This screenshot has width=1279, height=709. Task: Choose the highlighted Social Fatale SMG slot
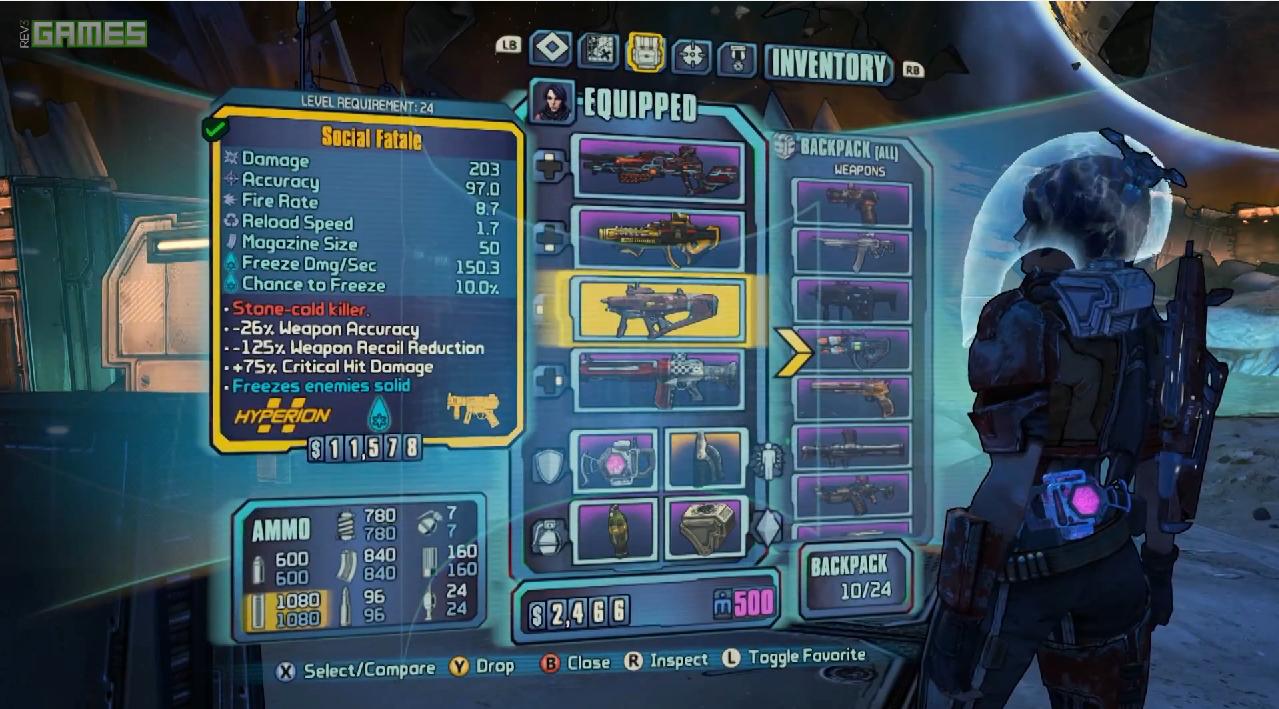657,308
